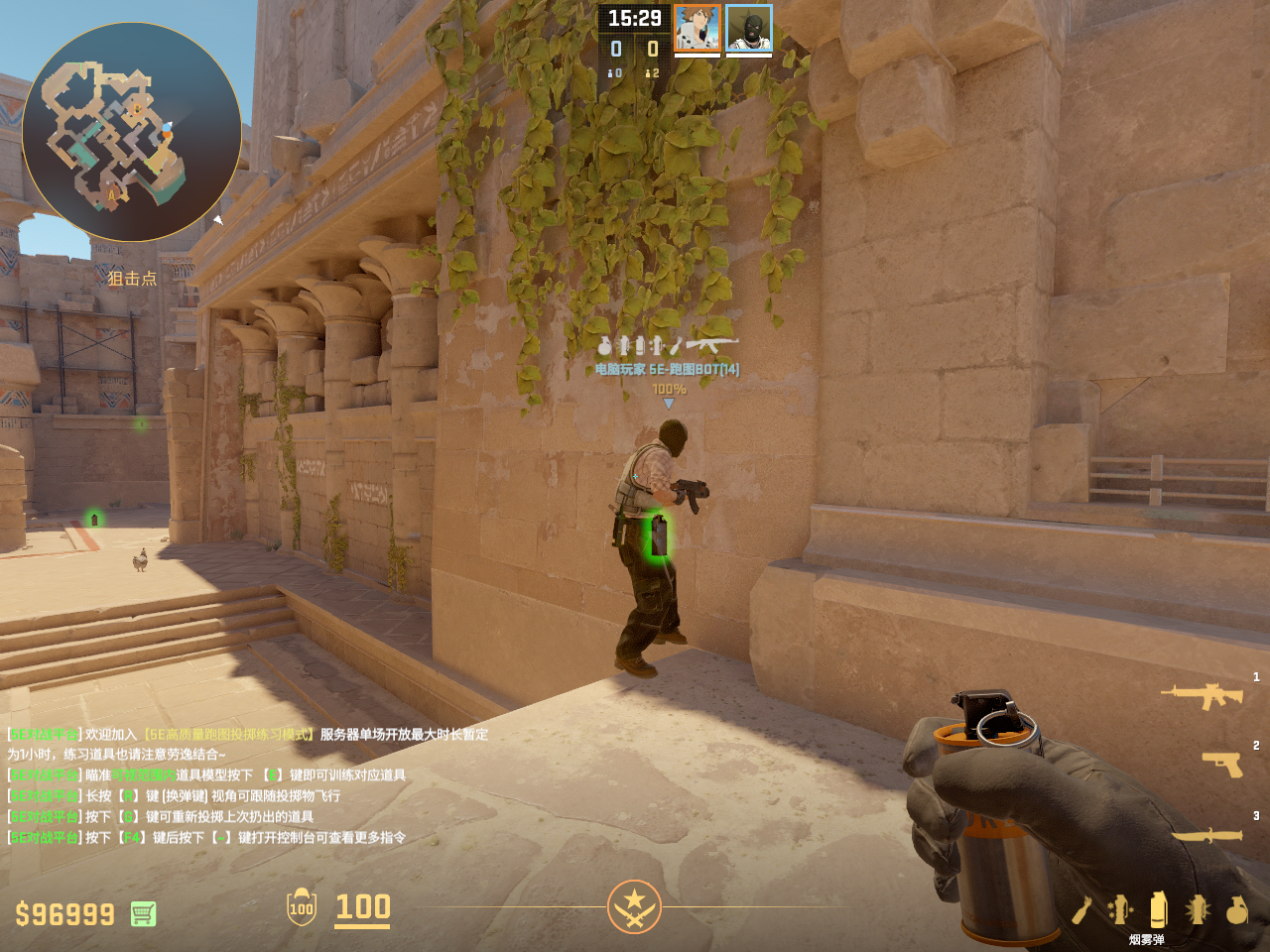Select the decoy grenade icon
The image size is (1270, 952).
tap(1121, 909)
